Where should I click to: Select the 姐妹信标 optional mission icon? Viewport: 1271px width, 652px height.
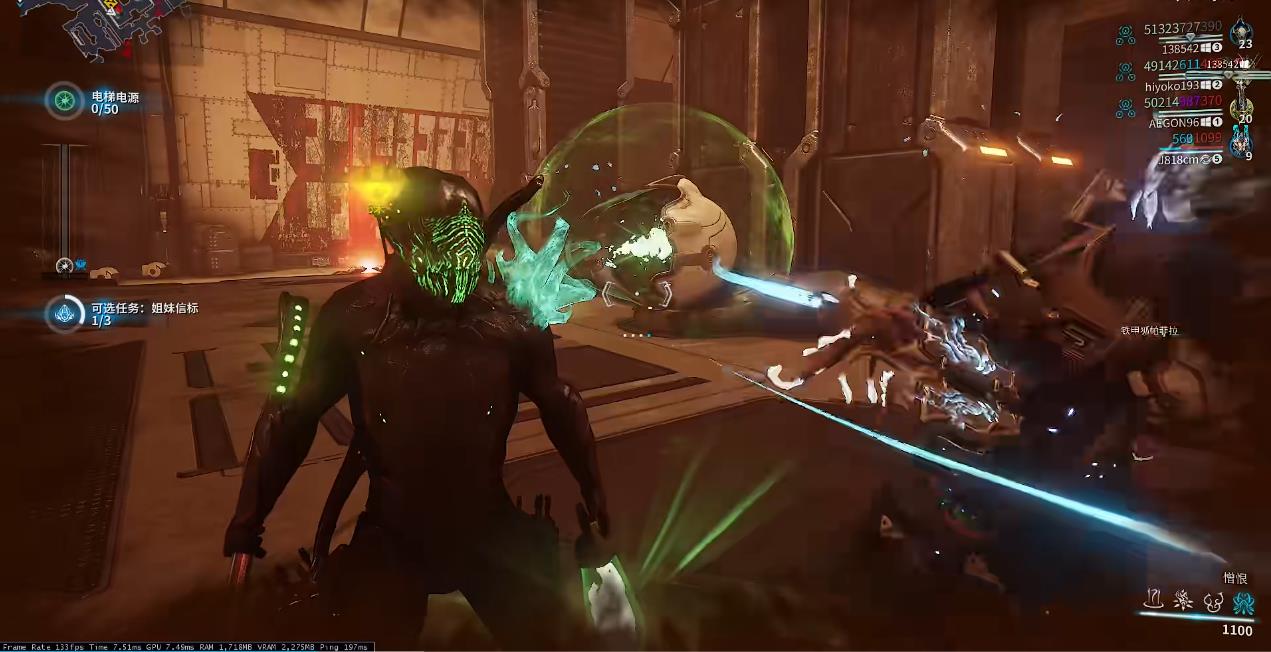pos(65,313)
